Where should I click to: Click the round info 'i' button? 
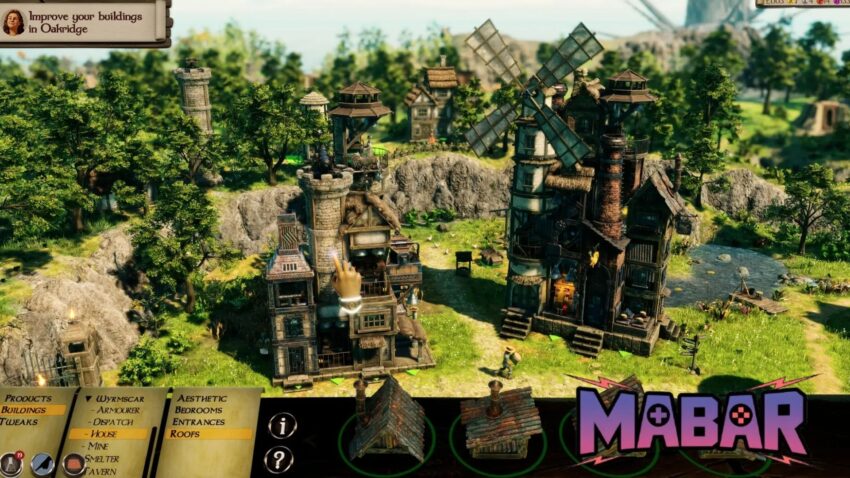coord(282,425)
